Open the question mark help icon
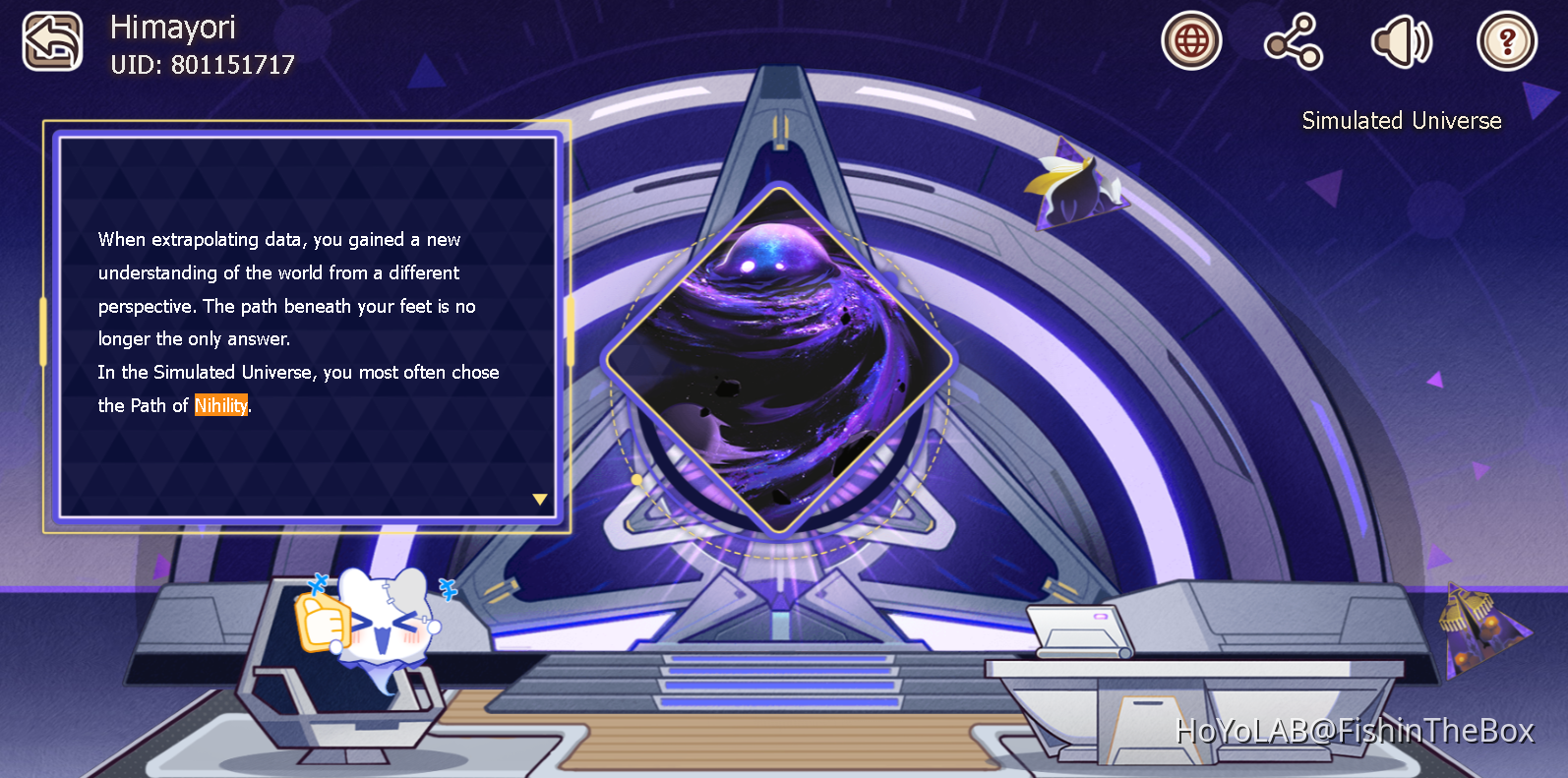The height and width of the screenshot is (778, 1568). 1507,40
